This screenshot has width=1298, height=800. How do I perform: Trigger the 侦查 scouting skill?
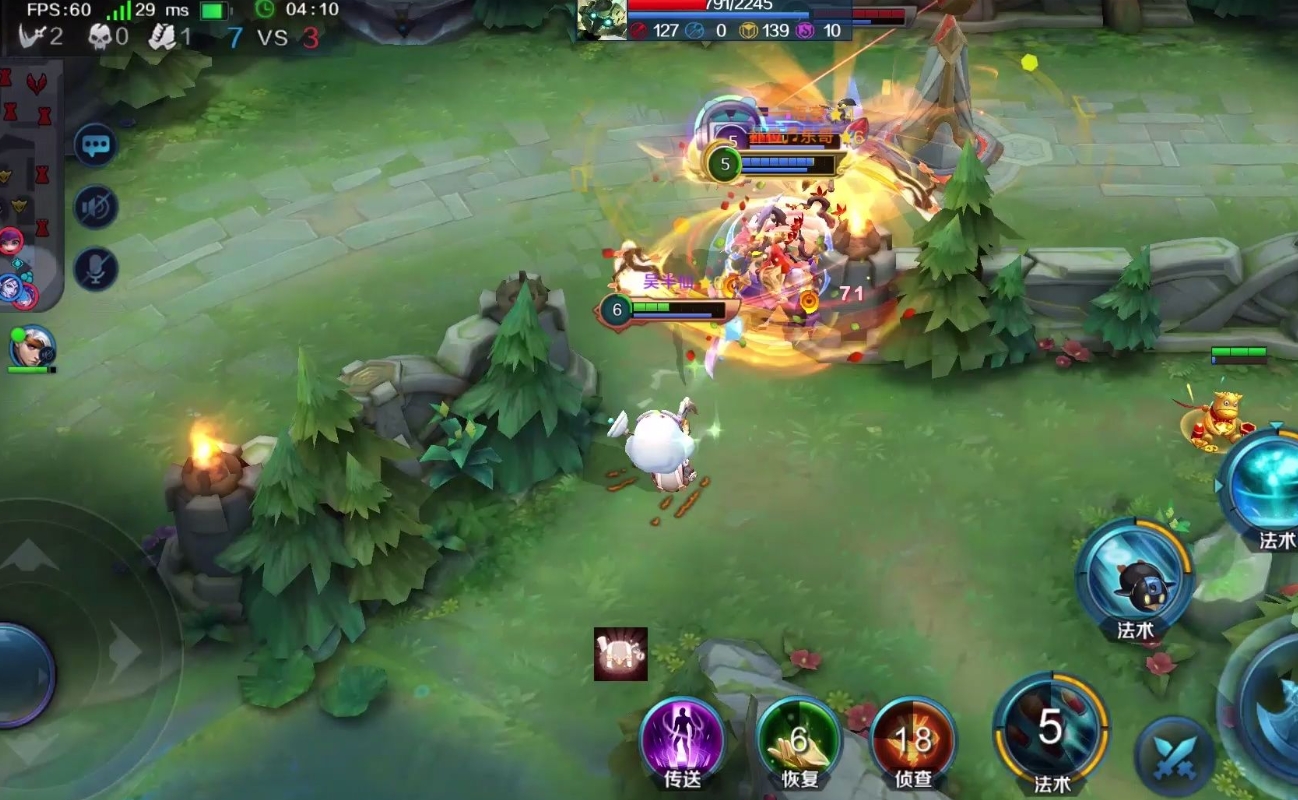coord(913,741)
